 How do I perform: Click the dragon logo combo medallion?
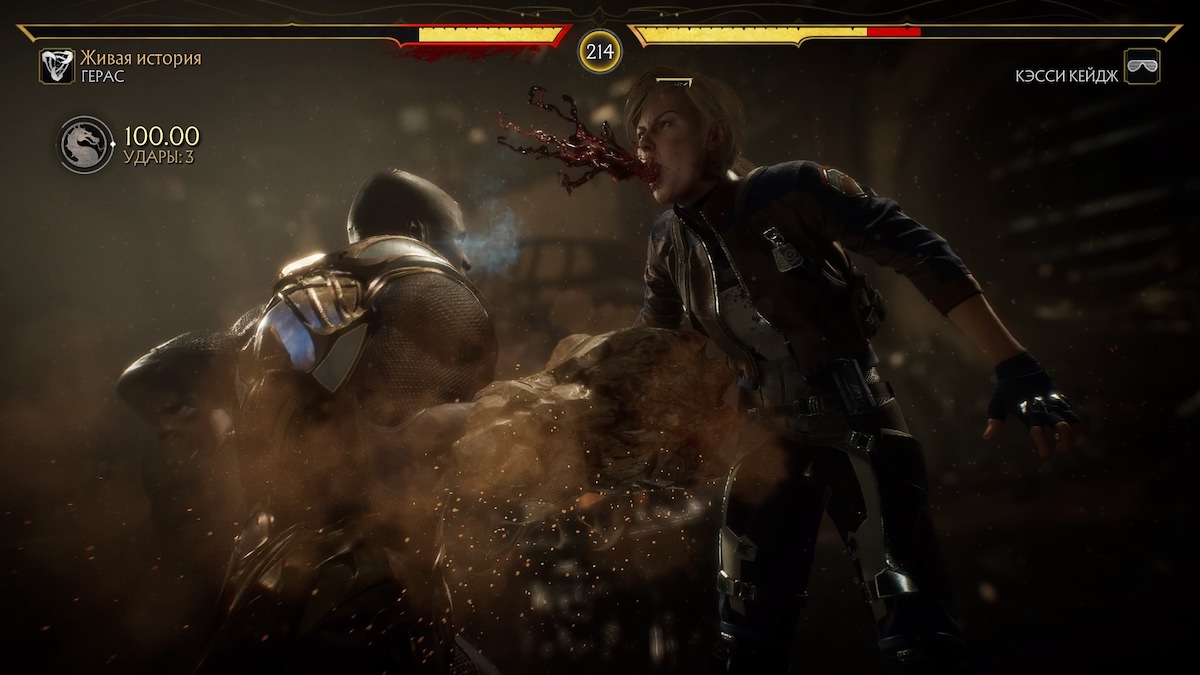(86, 145)
